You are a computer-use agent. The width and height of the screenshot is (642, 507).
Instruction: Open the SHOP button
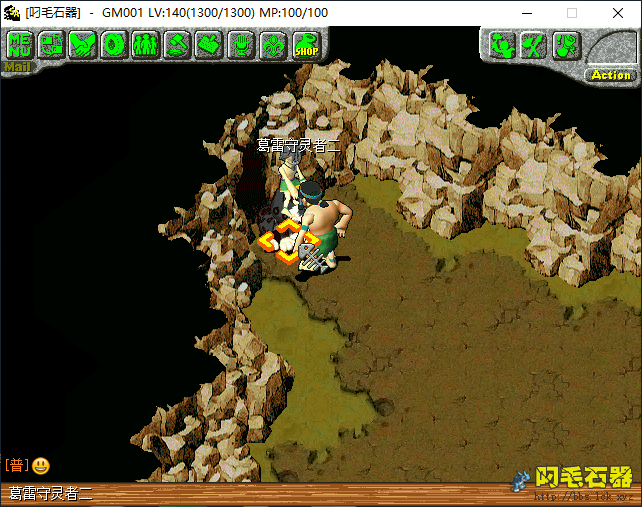(x=305, y=45)
